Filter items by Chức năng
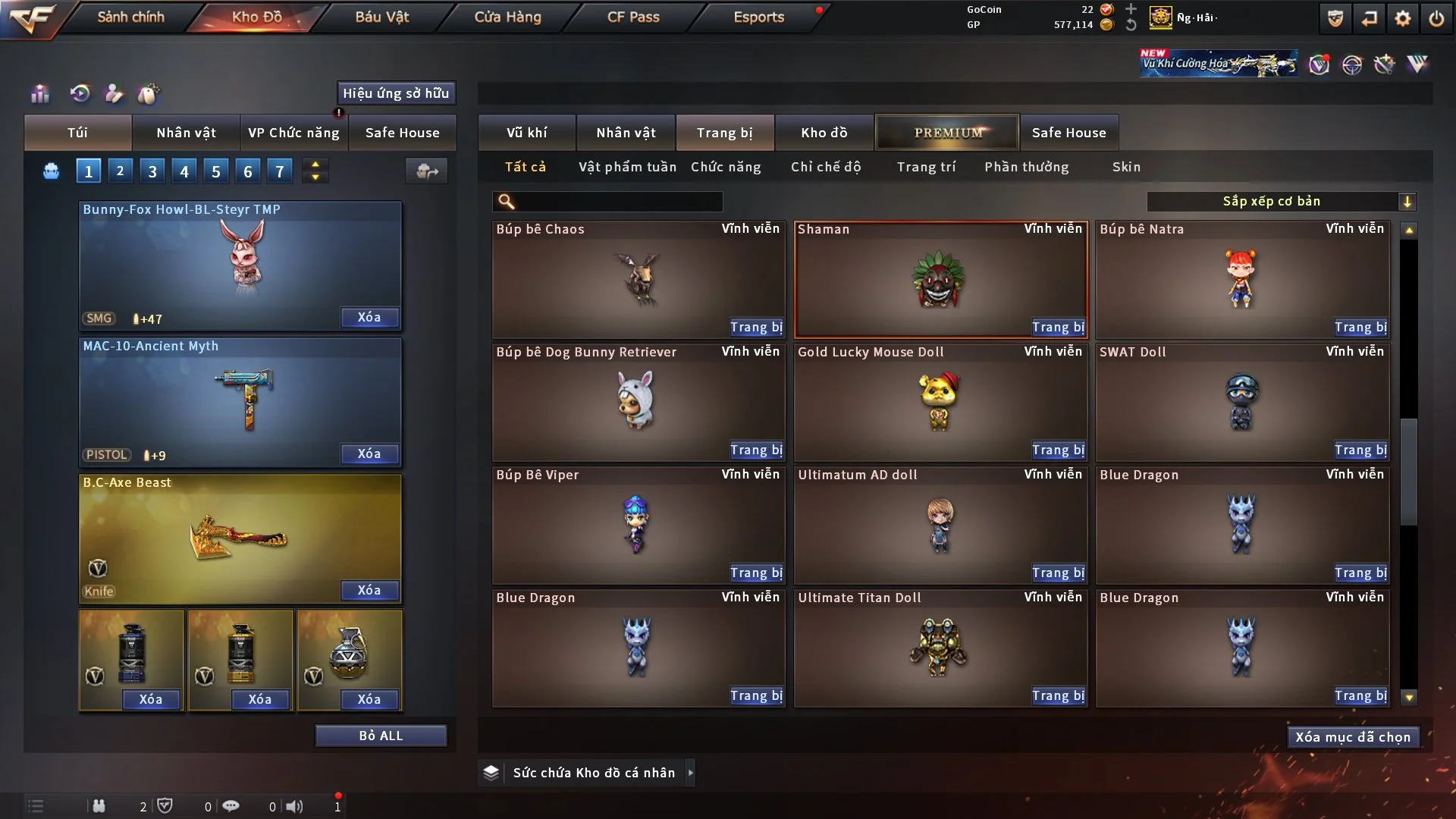The width and height of the screenshot is (1456, 819). (726, 167)
